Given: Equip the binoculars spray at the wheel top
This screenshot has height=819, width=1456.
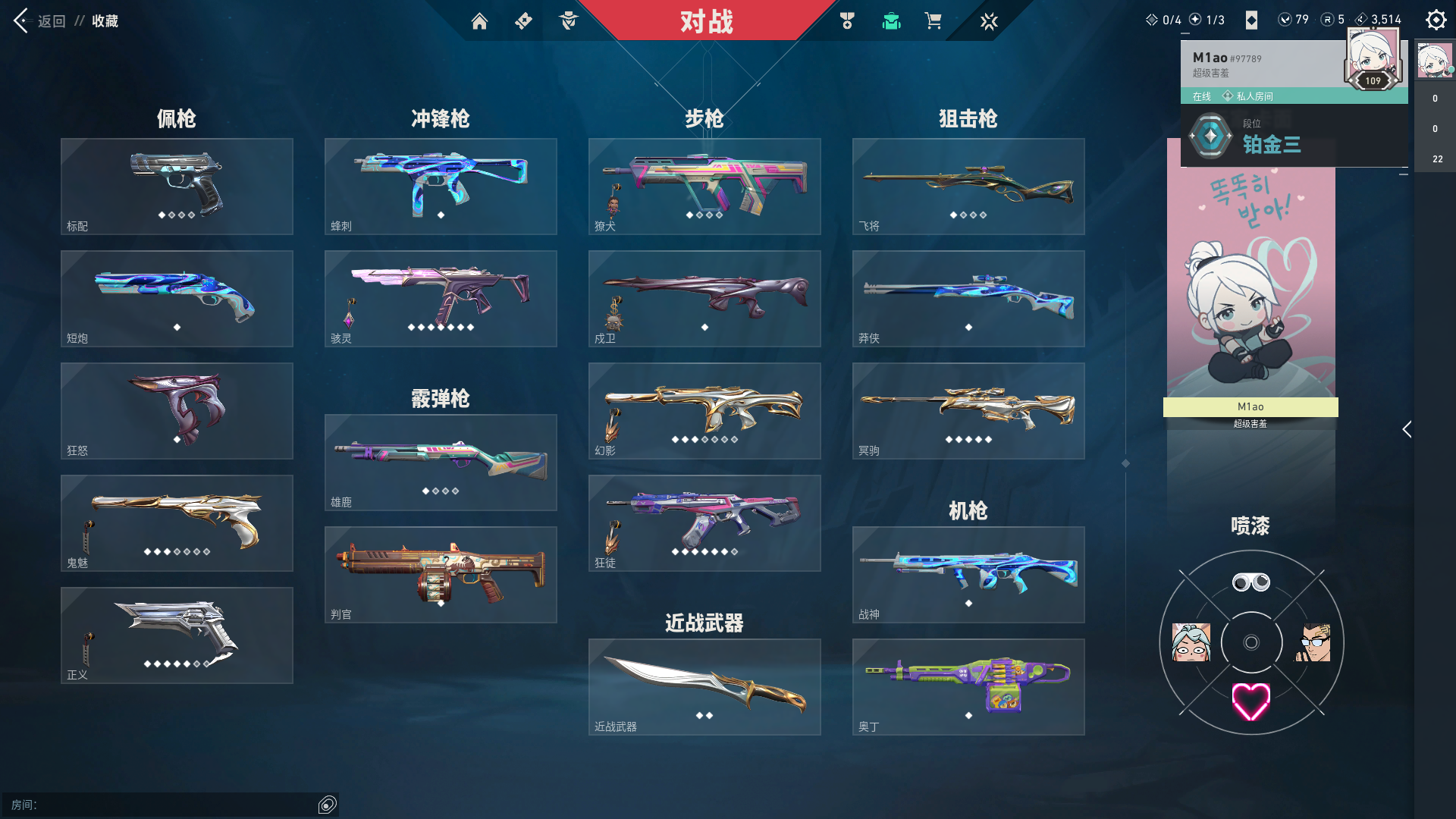Looking at the screenshot, I should (x=1250, y=582).
